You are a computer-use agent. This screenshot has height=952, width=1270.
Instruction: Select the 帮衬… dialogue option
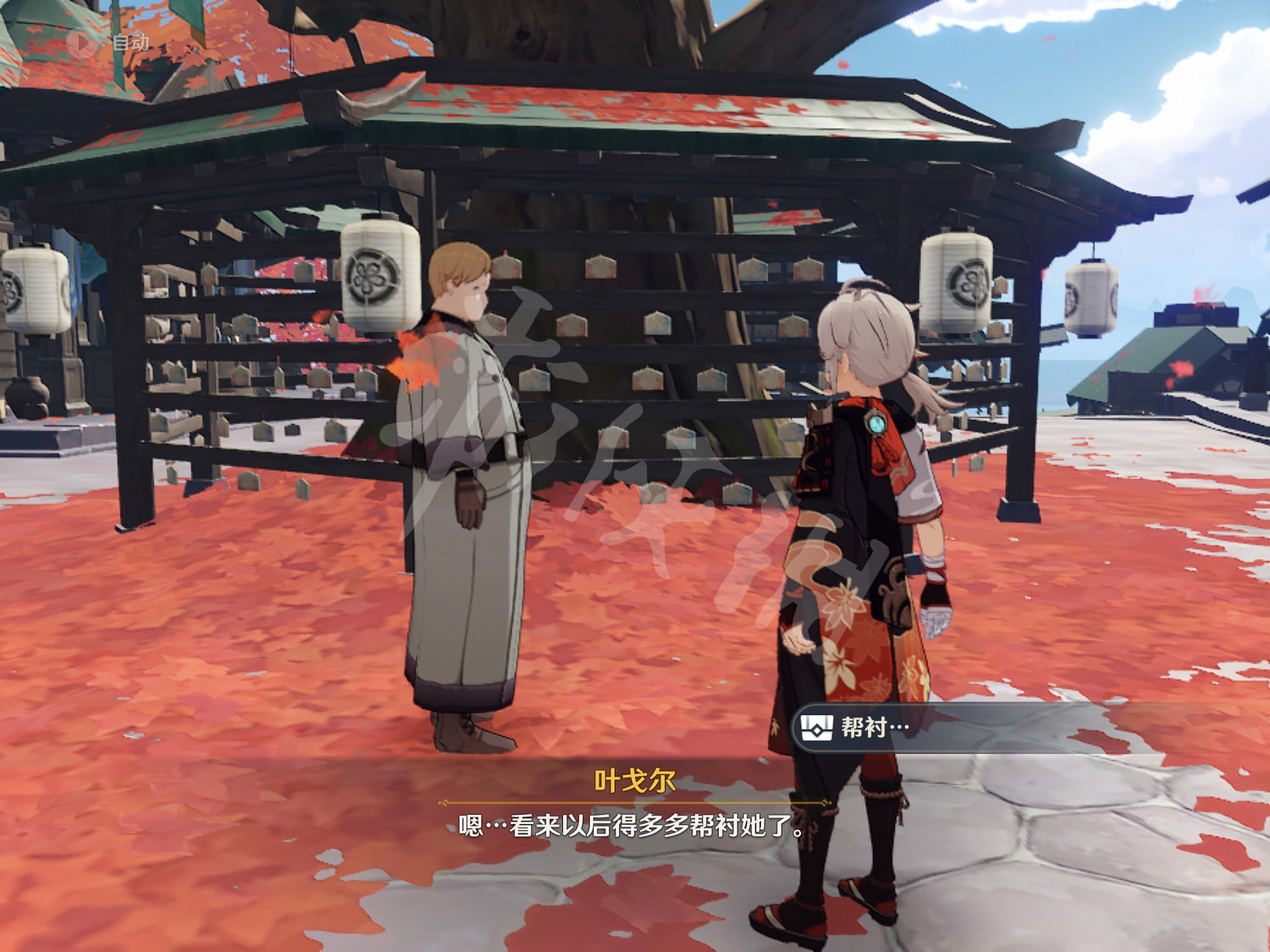point(872,724)
